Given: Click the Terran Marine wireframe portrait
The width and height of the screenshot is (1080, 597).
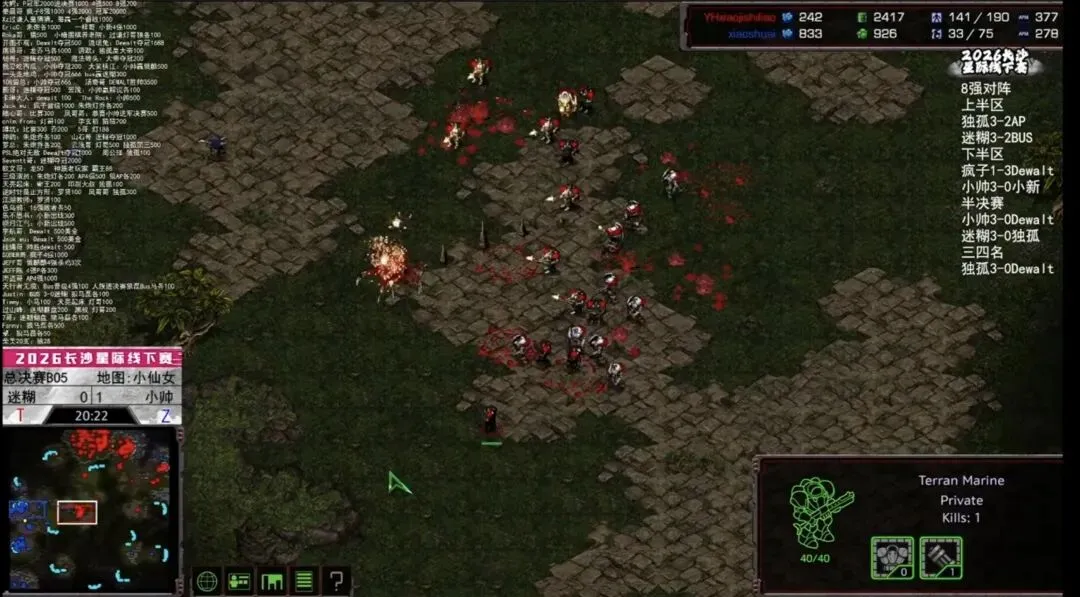Looking at the screenshot, I should (x=818, y=510).
